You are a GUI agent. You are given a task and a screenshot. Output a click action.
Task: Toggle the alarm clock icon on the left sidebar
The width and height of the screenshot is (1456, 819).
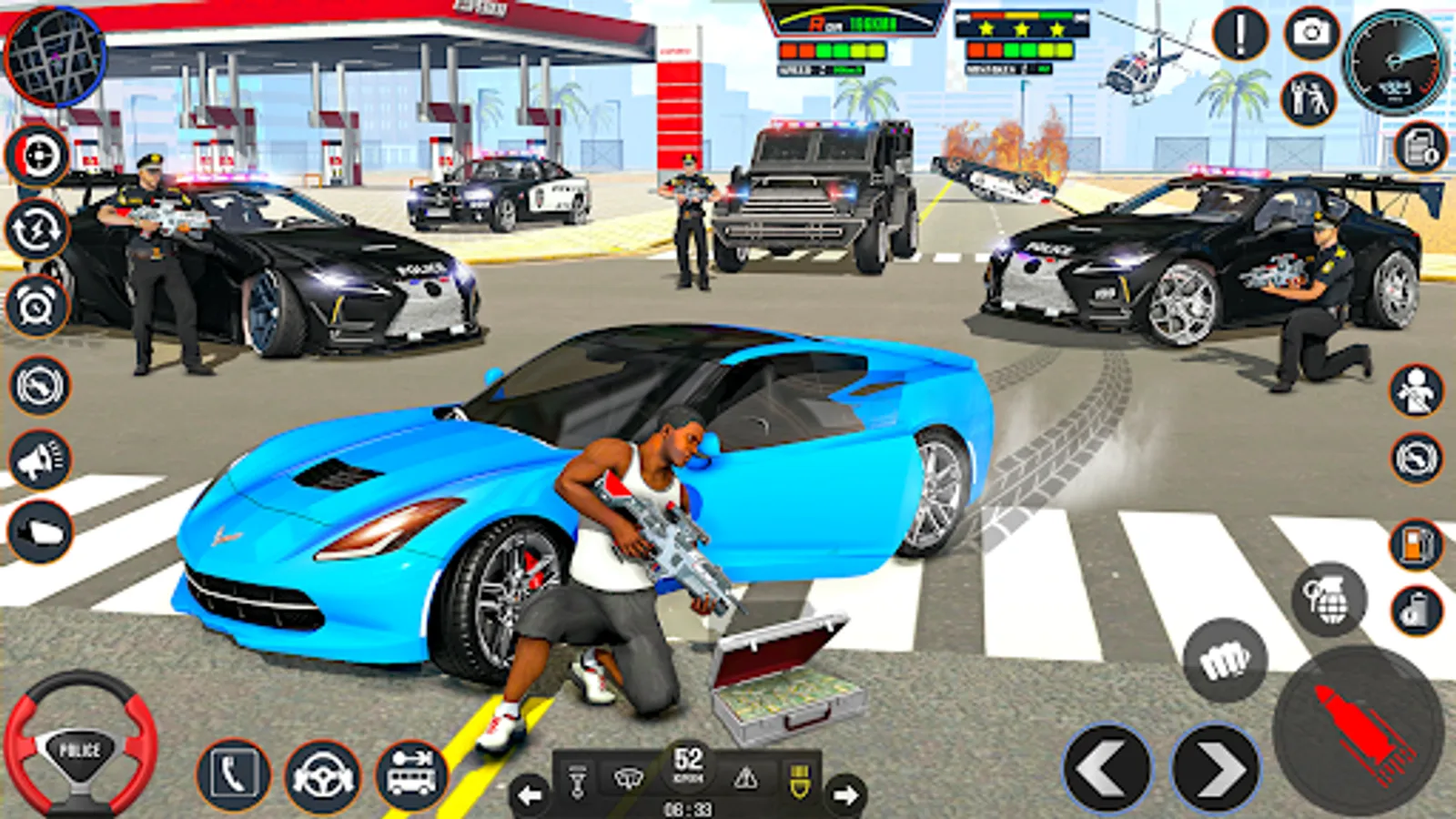(36, 302)
